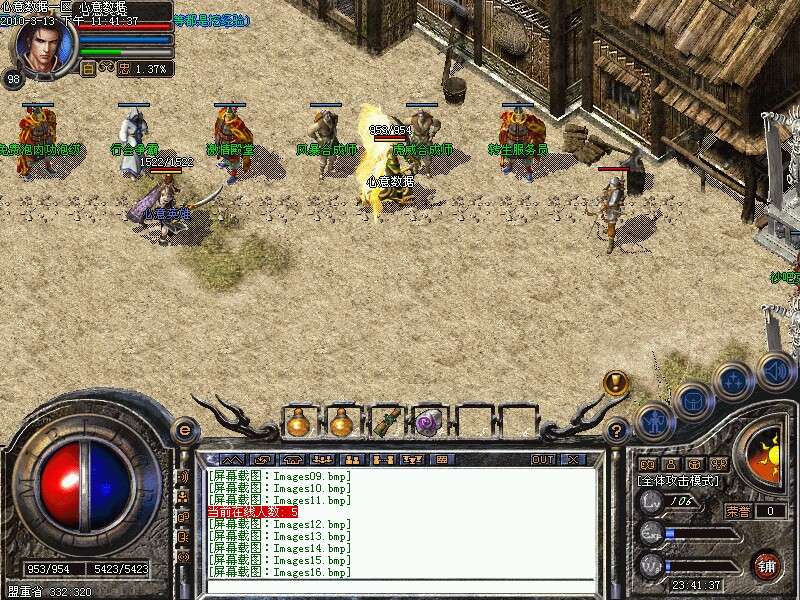Toggle sound with the speaker button
800x600 pixels.
click(x=774, y=370)
